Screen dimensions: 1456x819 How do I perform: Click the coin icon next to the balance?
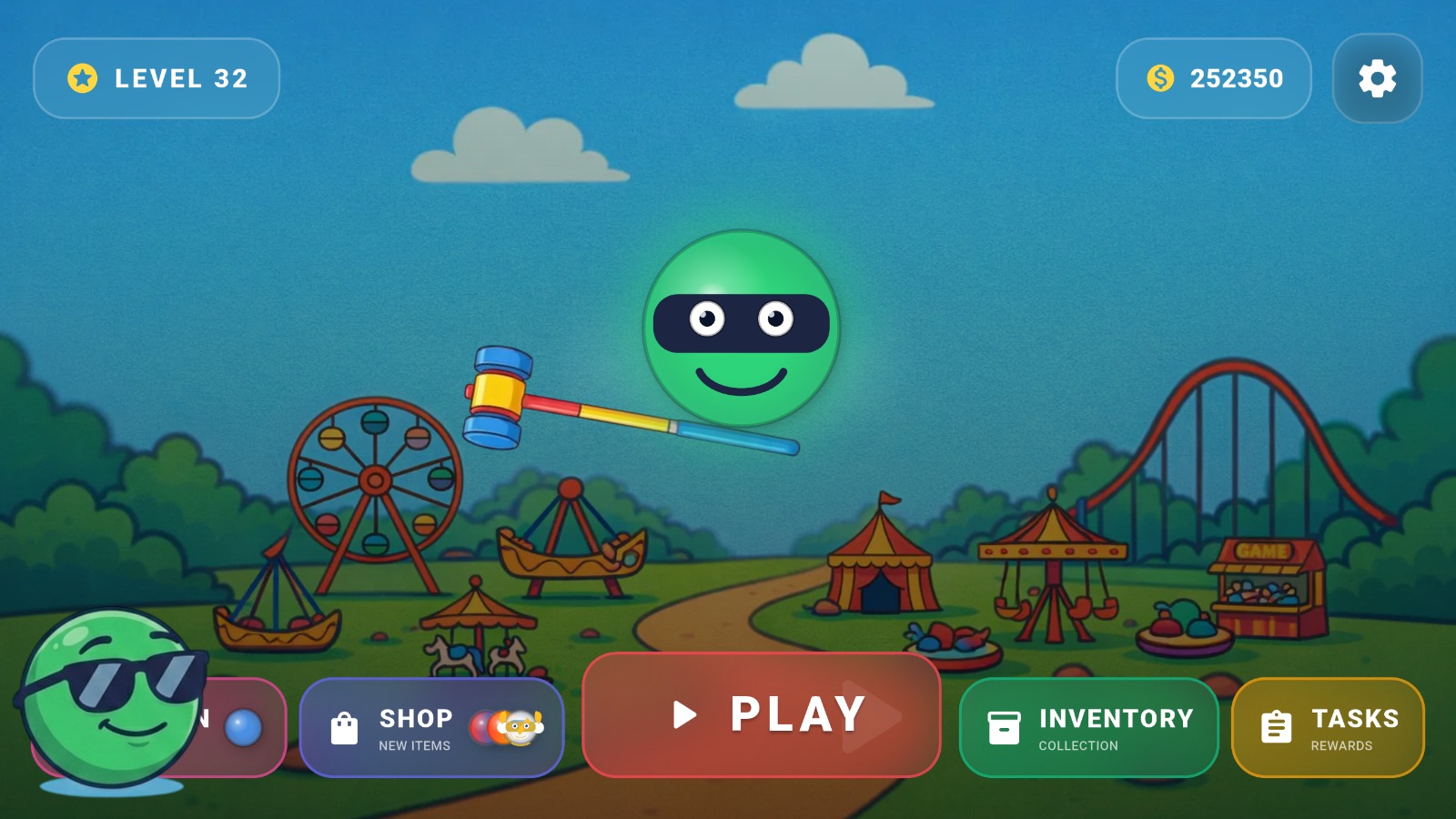tap(1158, 78)
